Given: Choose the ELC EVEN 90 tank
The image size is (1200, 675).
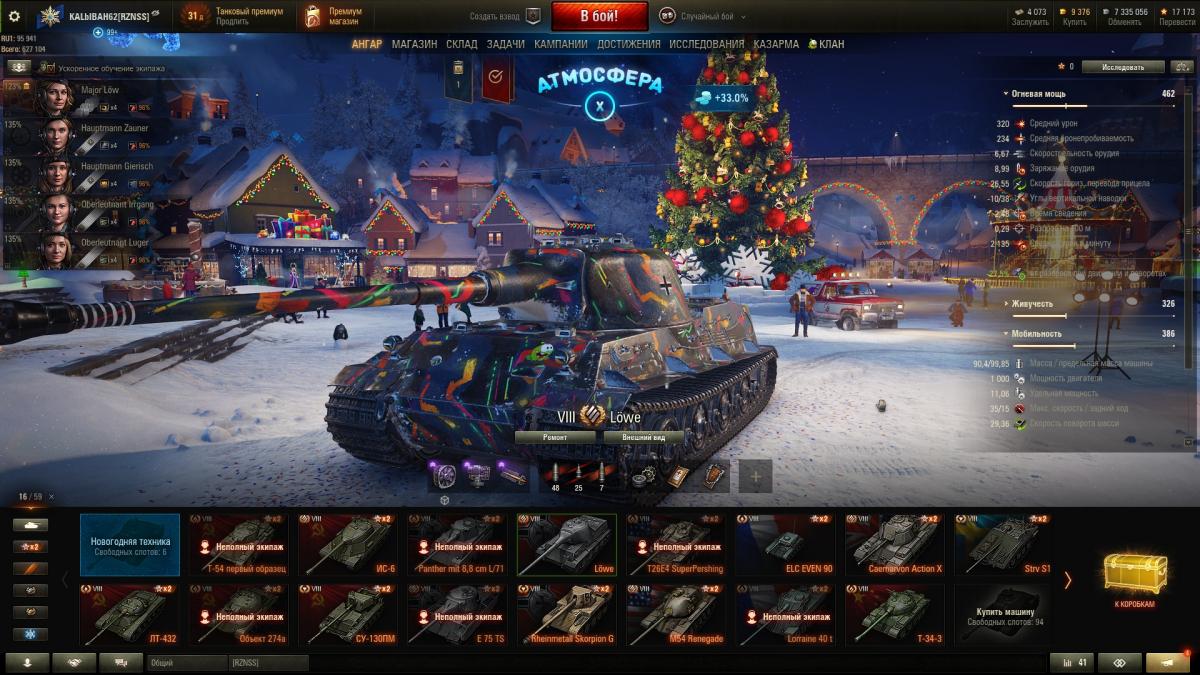Looking at the screenshot, I should (785, 545).
